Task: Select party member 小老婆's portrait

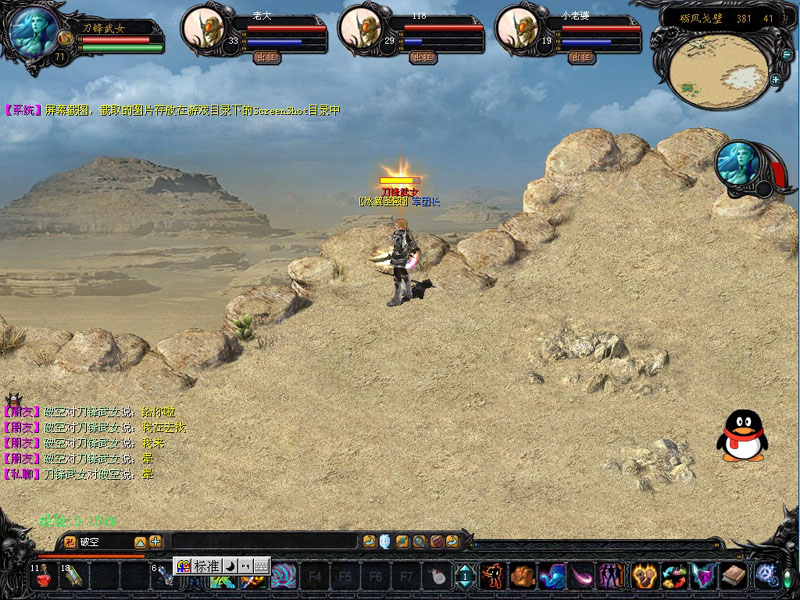Action: (x=520, y=28)
